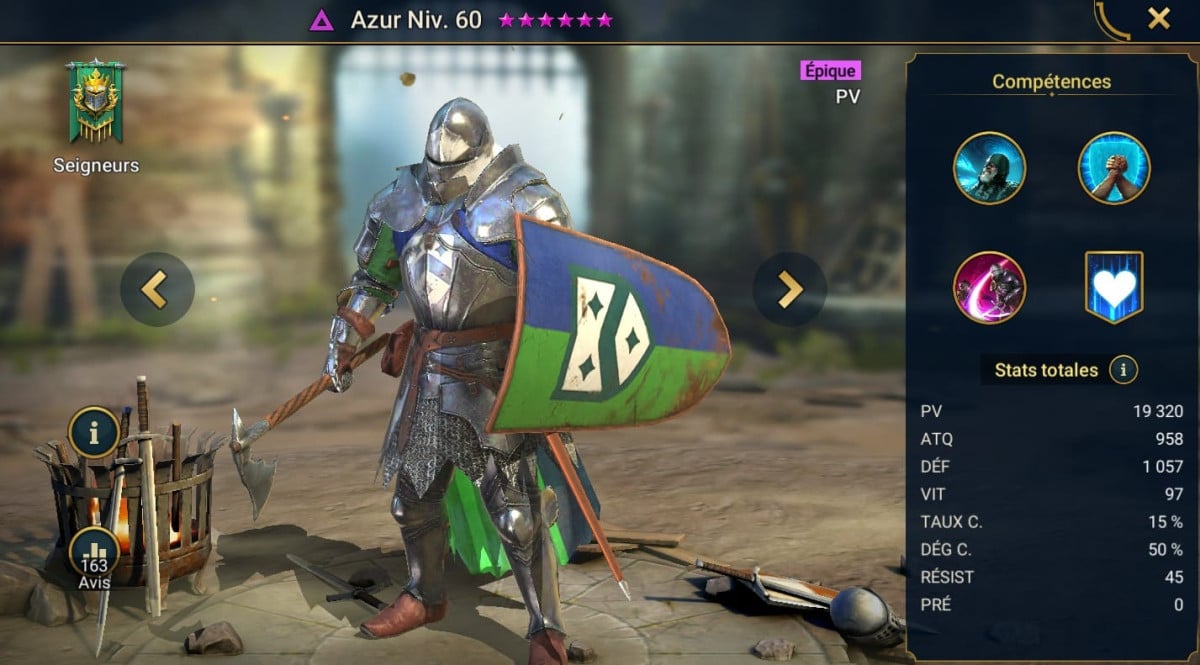
Task: Click the curved back arrow icon
Action: click(x=1111, y=21)
